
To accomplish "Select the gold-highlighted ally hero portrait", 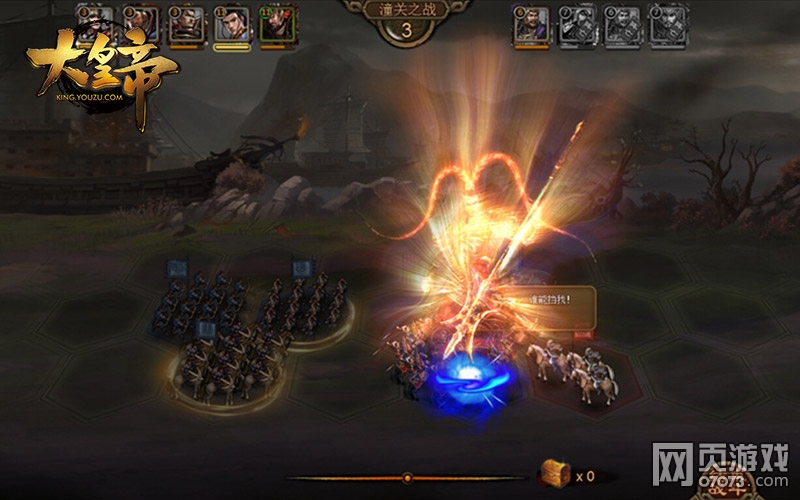I will 232,24.
